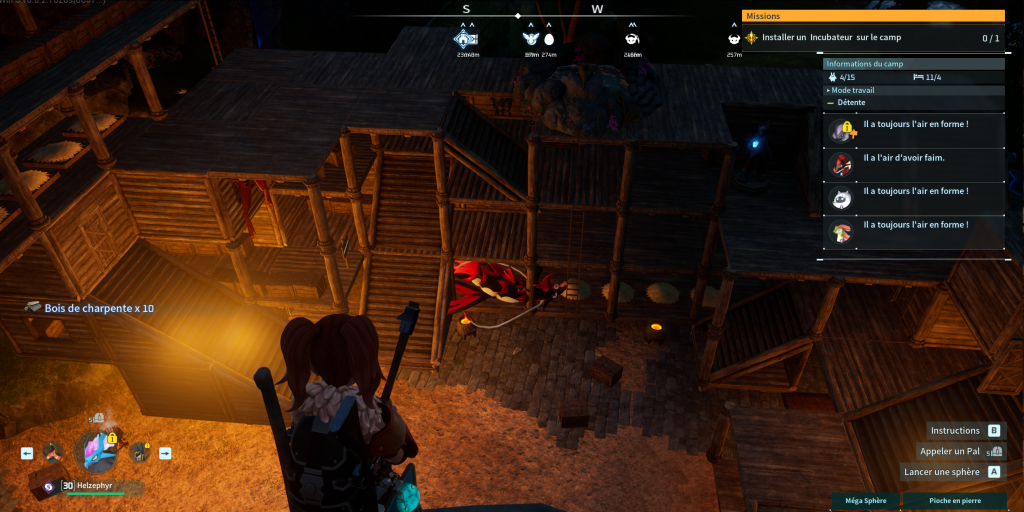Select the Pioche en pierre slot
The height and width of the screenshot is (512, 1024).
954,500
